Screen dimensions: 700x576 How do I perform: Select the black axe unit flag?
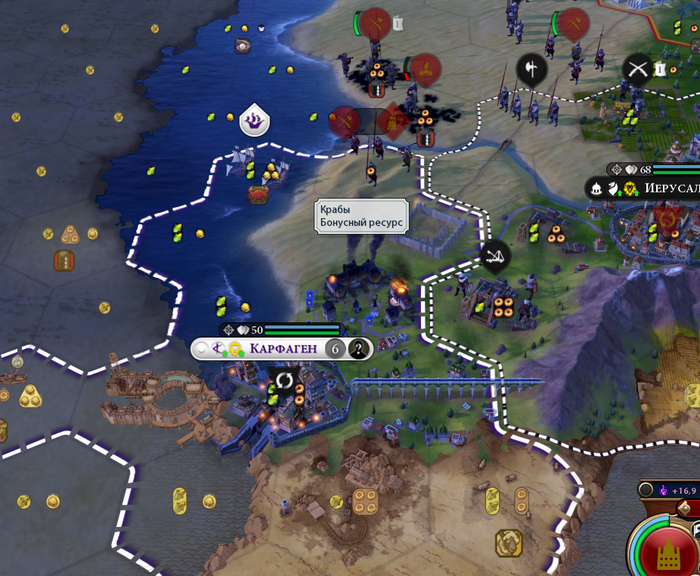(530, 68)
